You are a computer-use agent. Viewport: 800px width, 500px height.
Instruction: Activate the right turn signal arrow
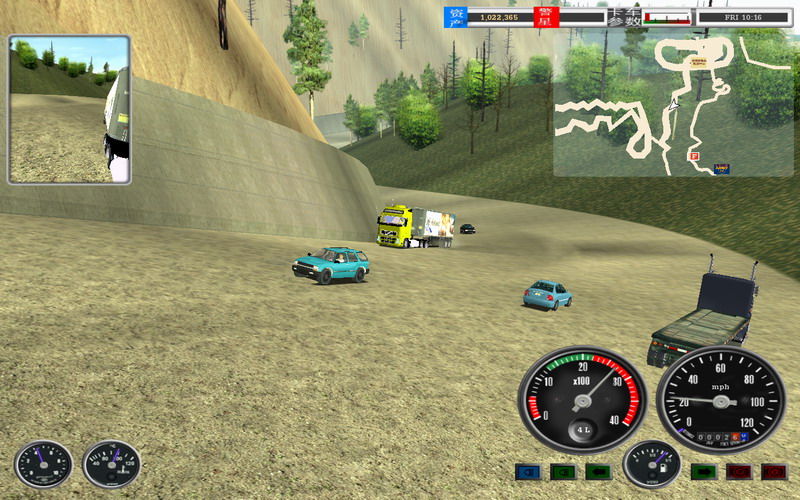(x=703, y=472)
